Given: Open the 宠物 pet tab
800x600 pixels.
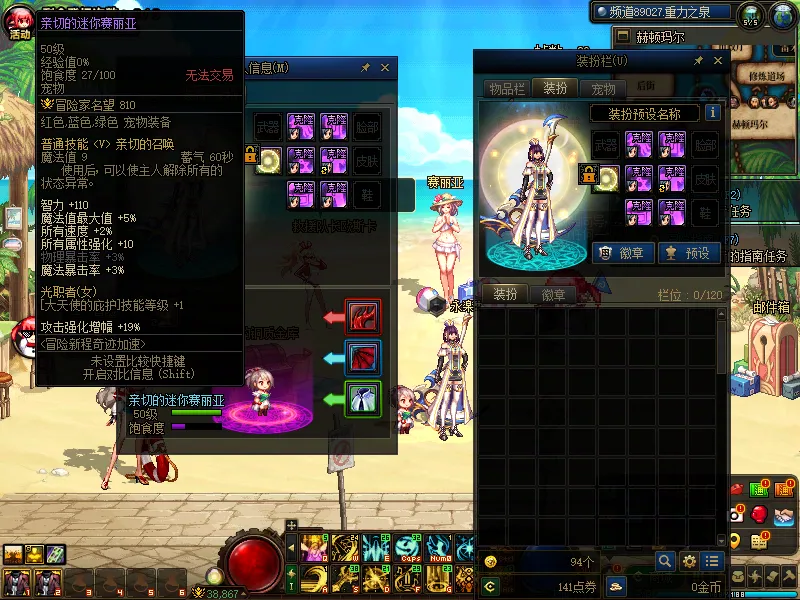Looking at the screenshot, I should [x=602, y=88].
